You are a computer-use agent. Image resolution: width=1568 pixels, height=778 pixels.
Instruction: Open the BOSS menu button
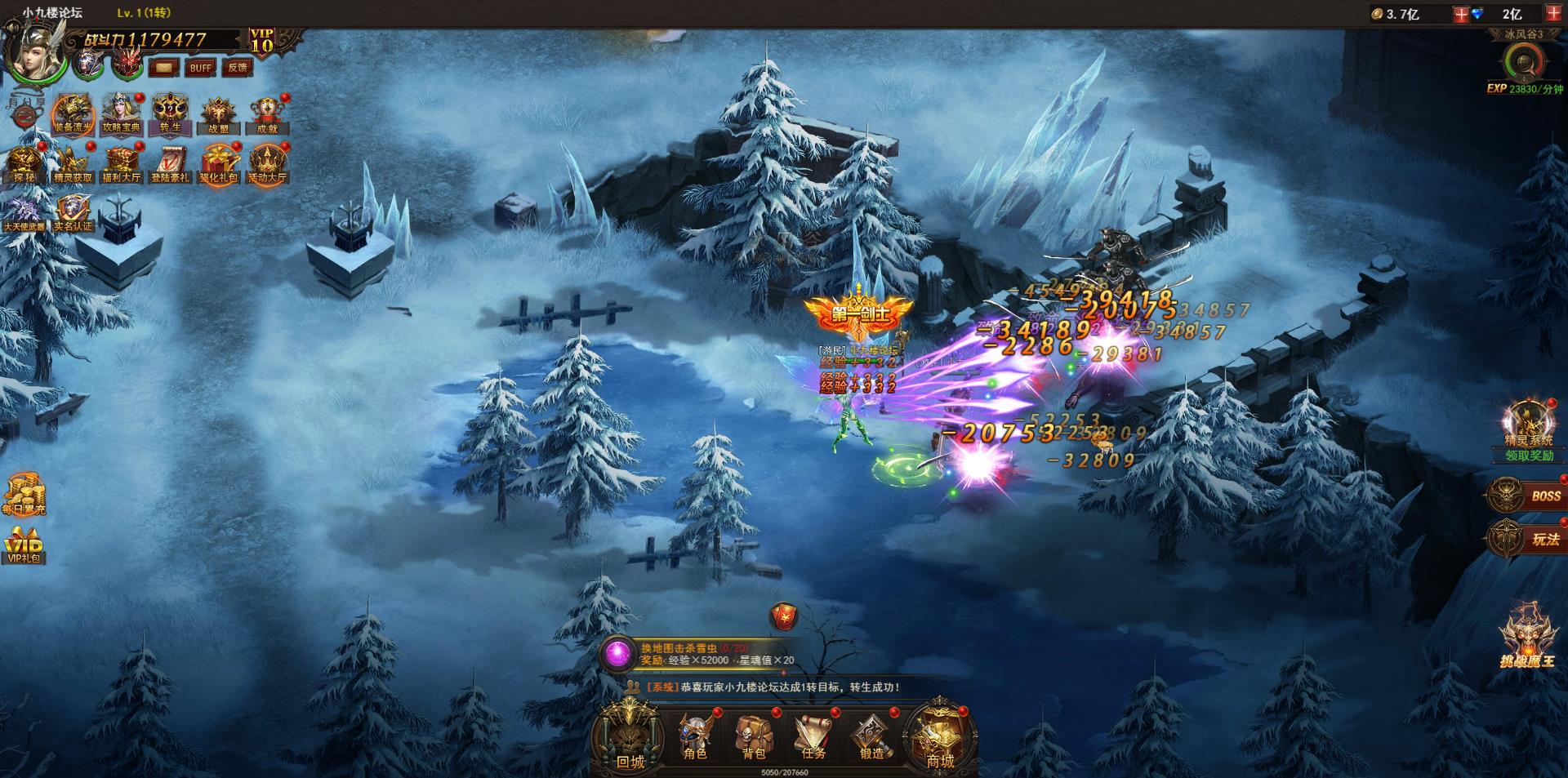1526,496
